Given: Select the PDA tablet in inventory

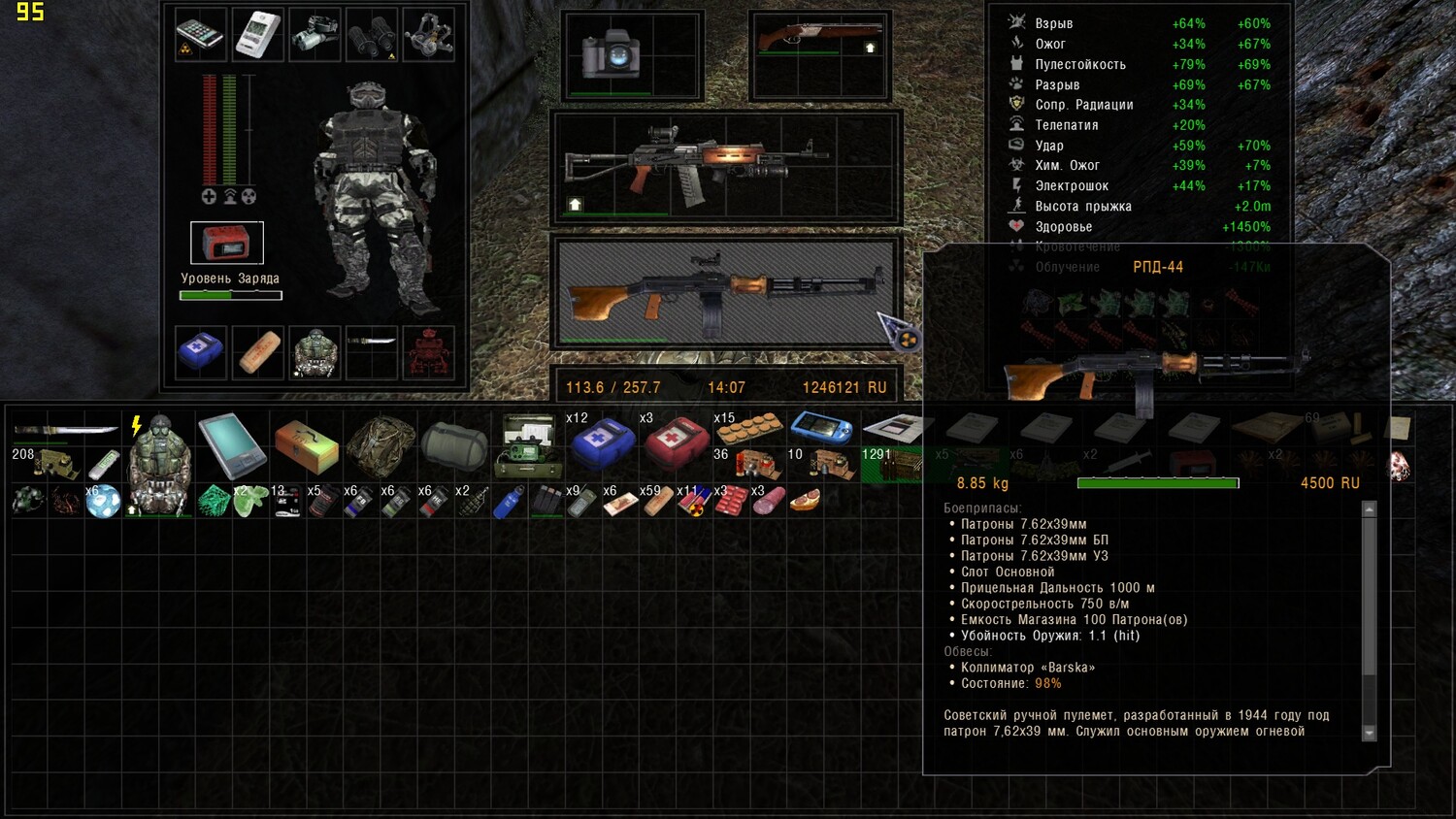Looking at the screenshot, I should (x=231, y=445).
